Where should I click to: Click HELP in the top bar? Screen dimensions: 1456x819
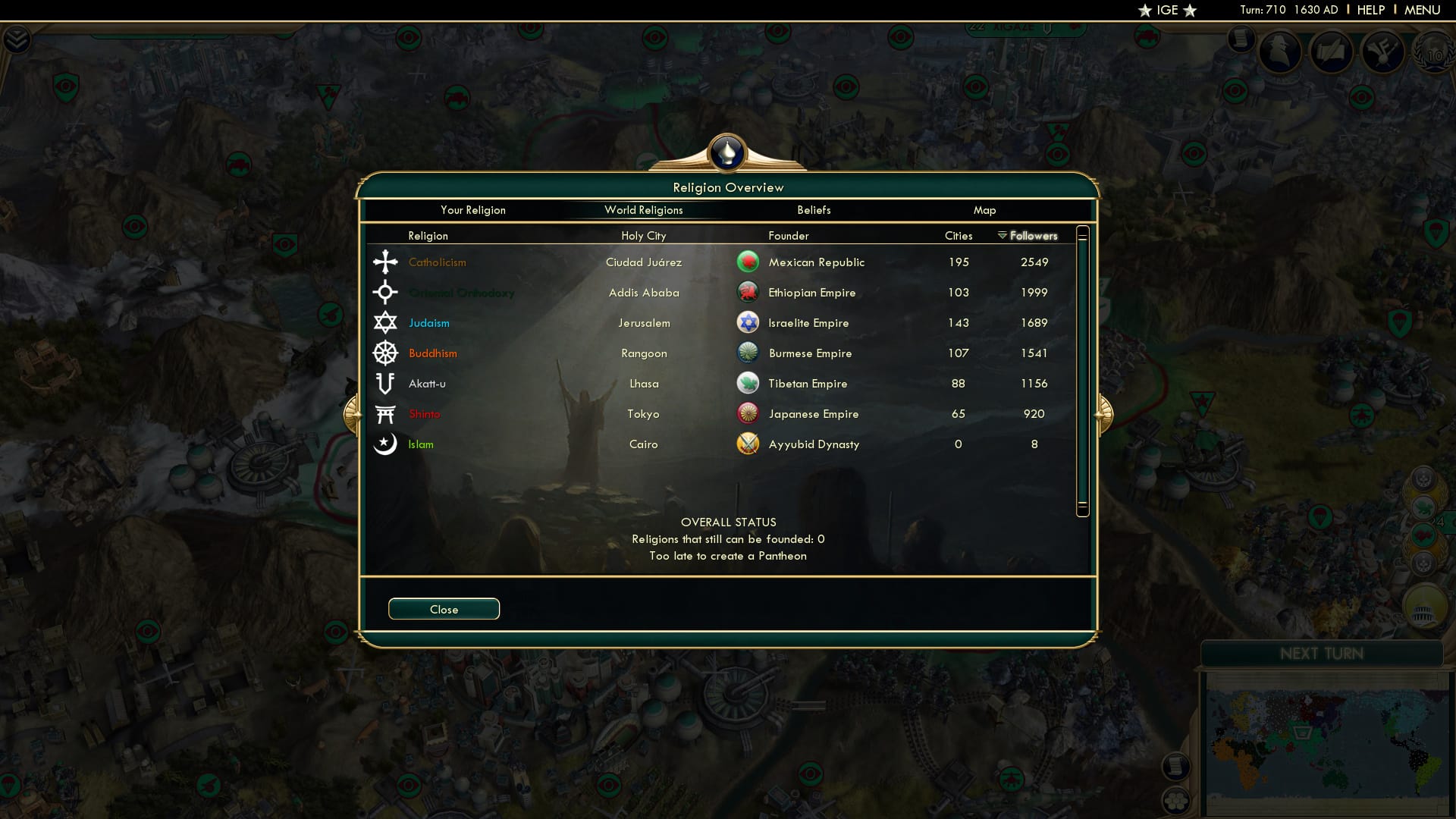(1371, 10)
